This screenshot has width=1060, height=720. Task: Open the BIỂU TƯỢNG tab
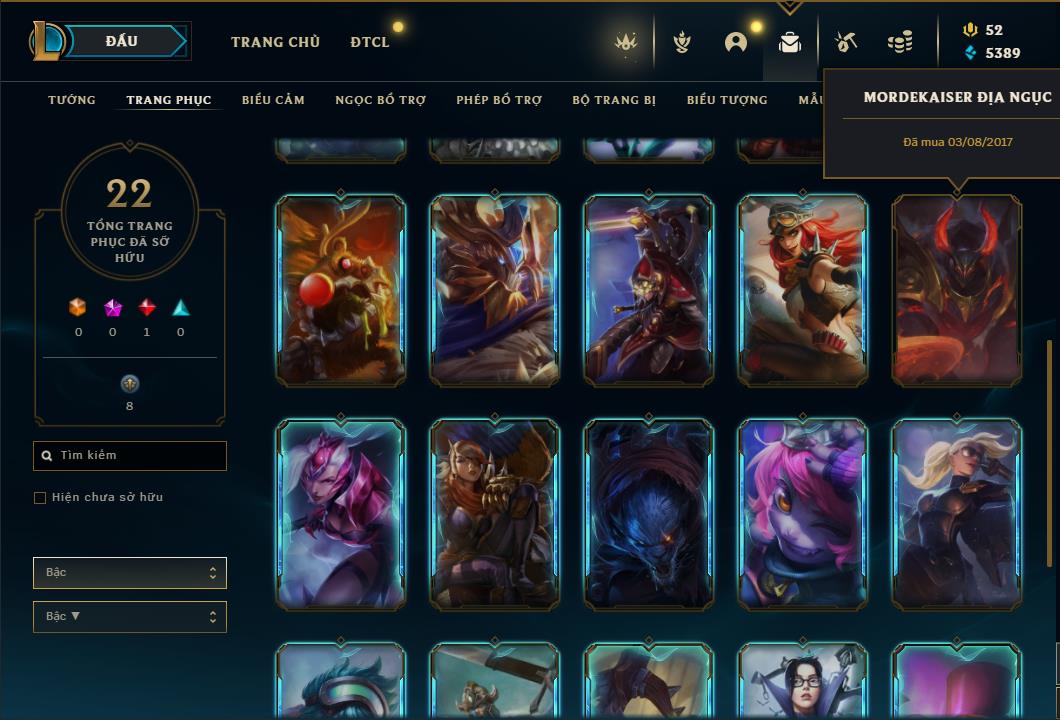coord(727,100)
